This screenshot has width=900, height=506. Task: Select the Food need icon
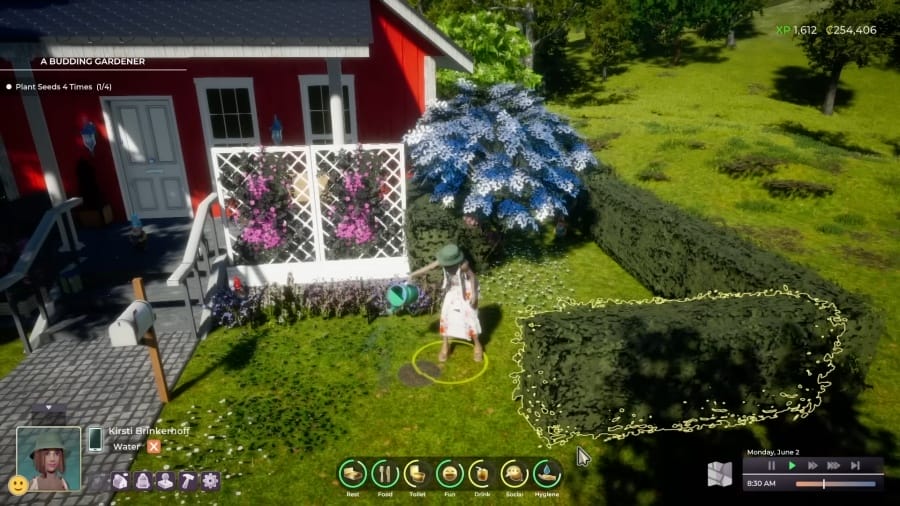(385, 473)
